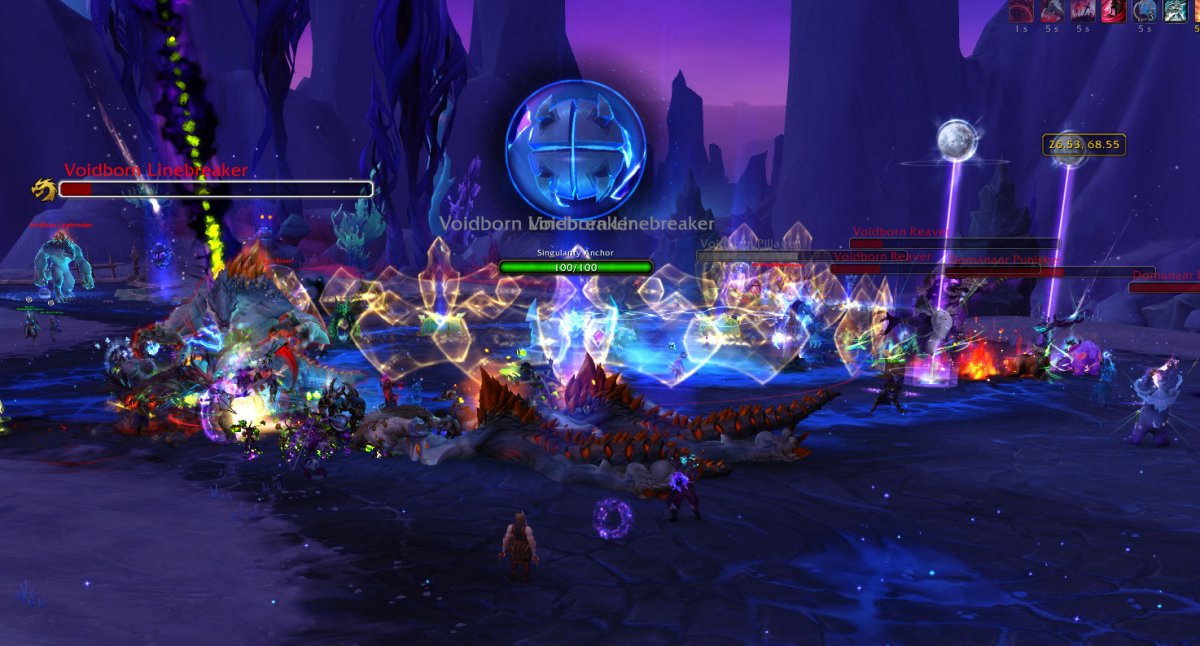The height and width of the screenshot is (646, 1200).
Task: Target the dragon-marked Voidborn Linebreaker nameplate
Action: tap(215, 188)
